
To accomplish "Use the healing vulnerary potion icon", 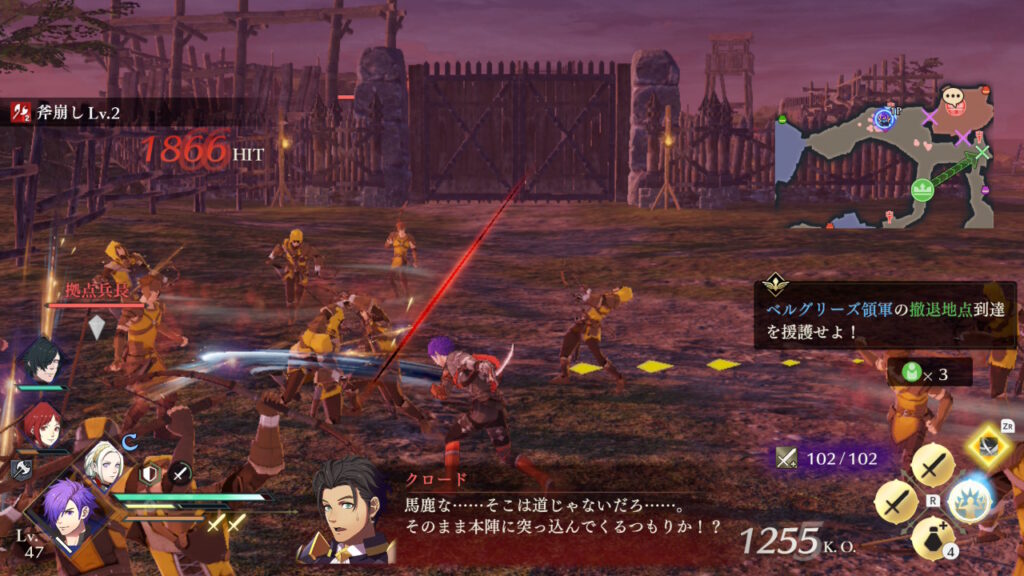I will (x=932, y=538).
